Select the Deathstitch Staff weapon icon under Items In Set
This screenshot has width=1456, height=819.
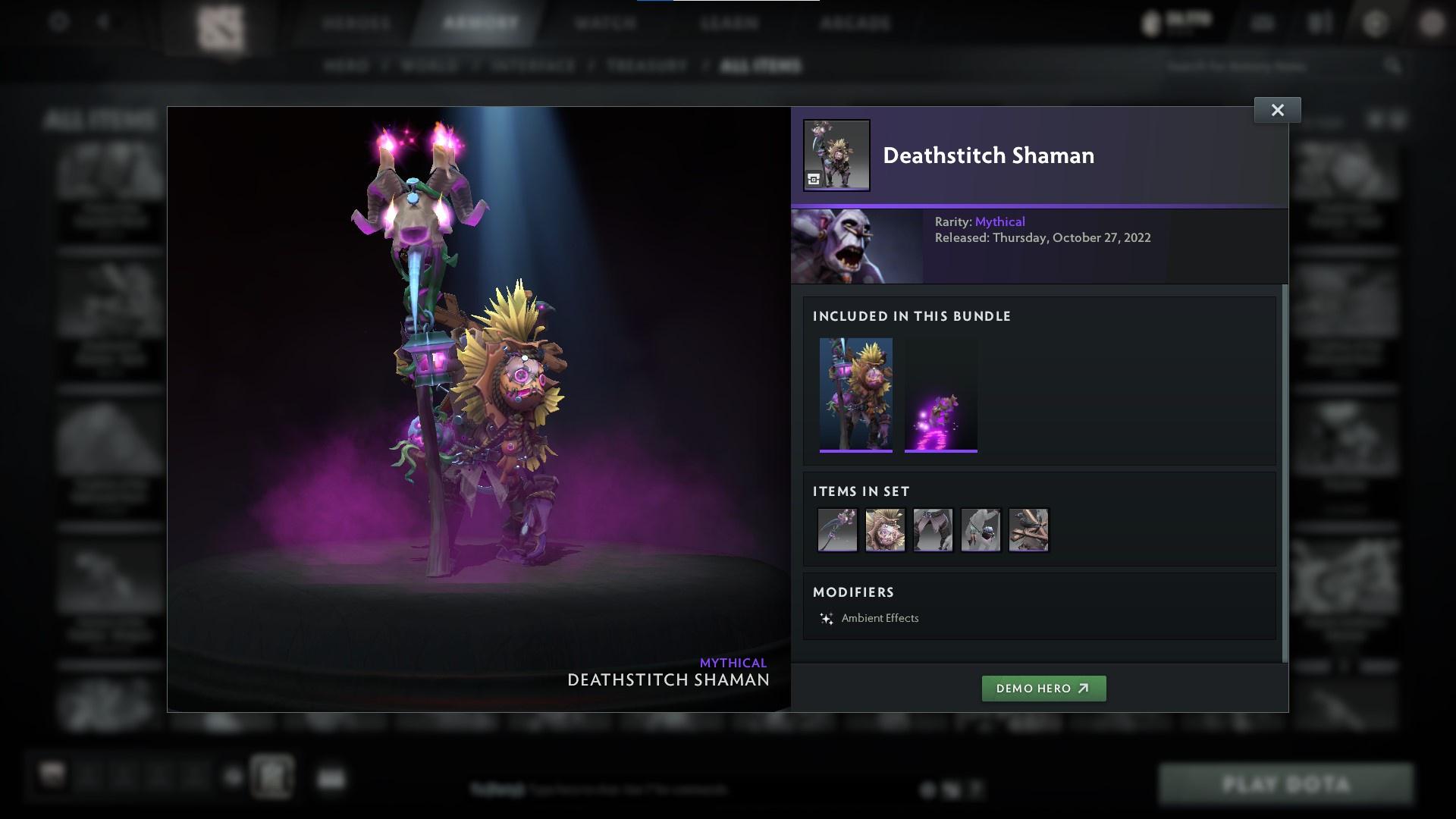click(x=837, y=530)
